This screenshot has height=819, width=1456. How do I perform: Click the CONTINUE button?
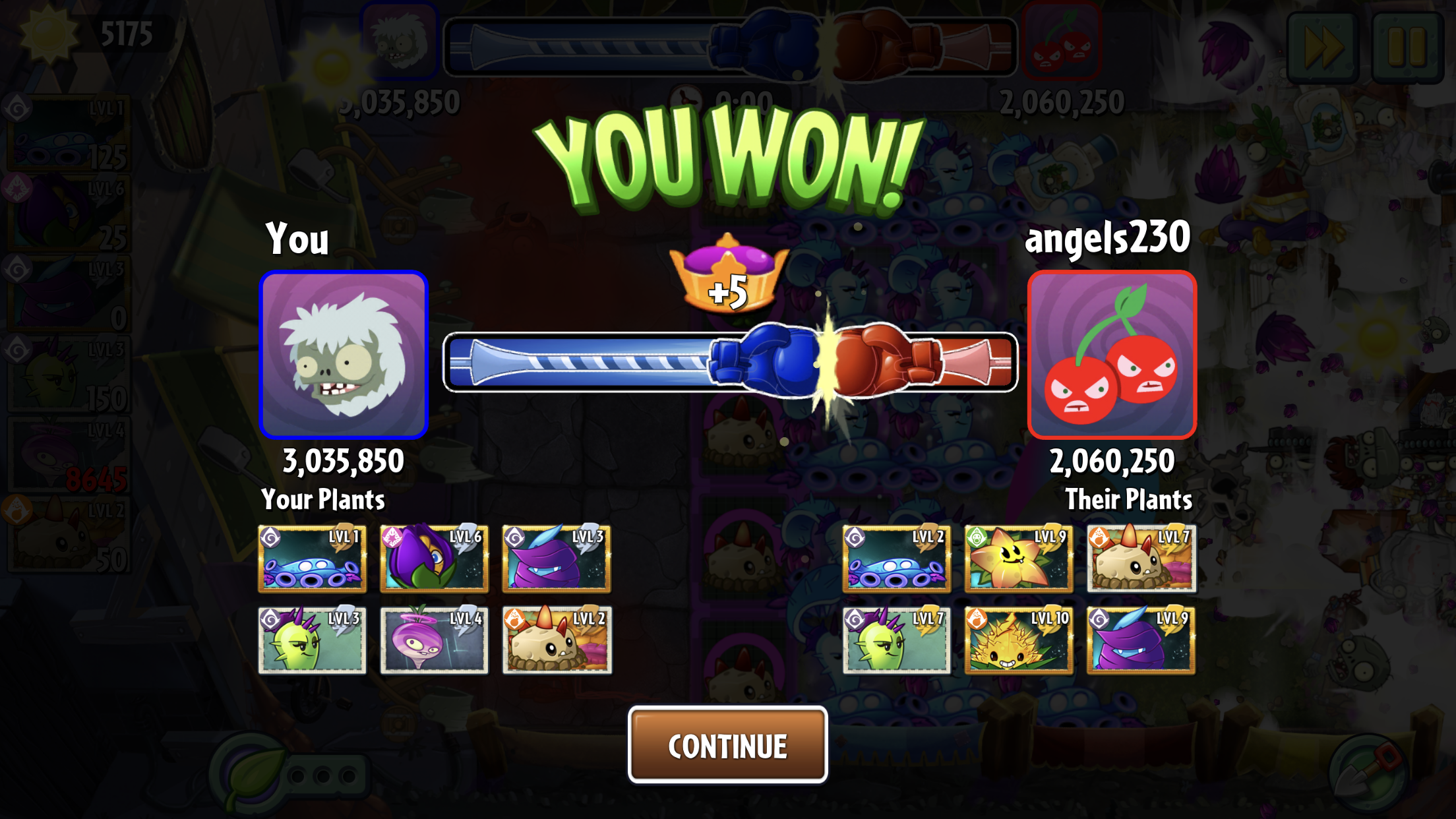[x=727, y=745]
